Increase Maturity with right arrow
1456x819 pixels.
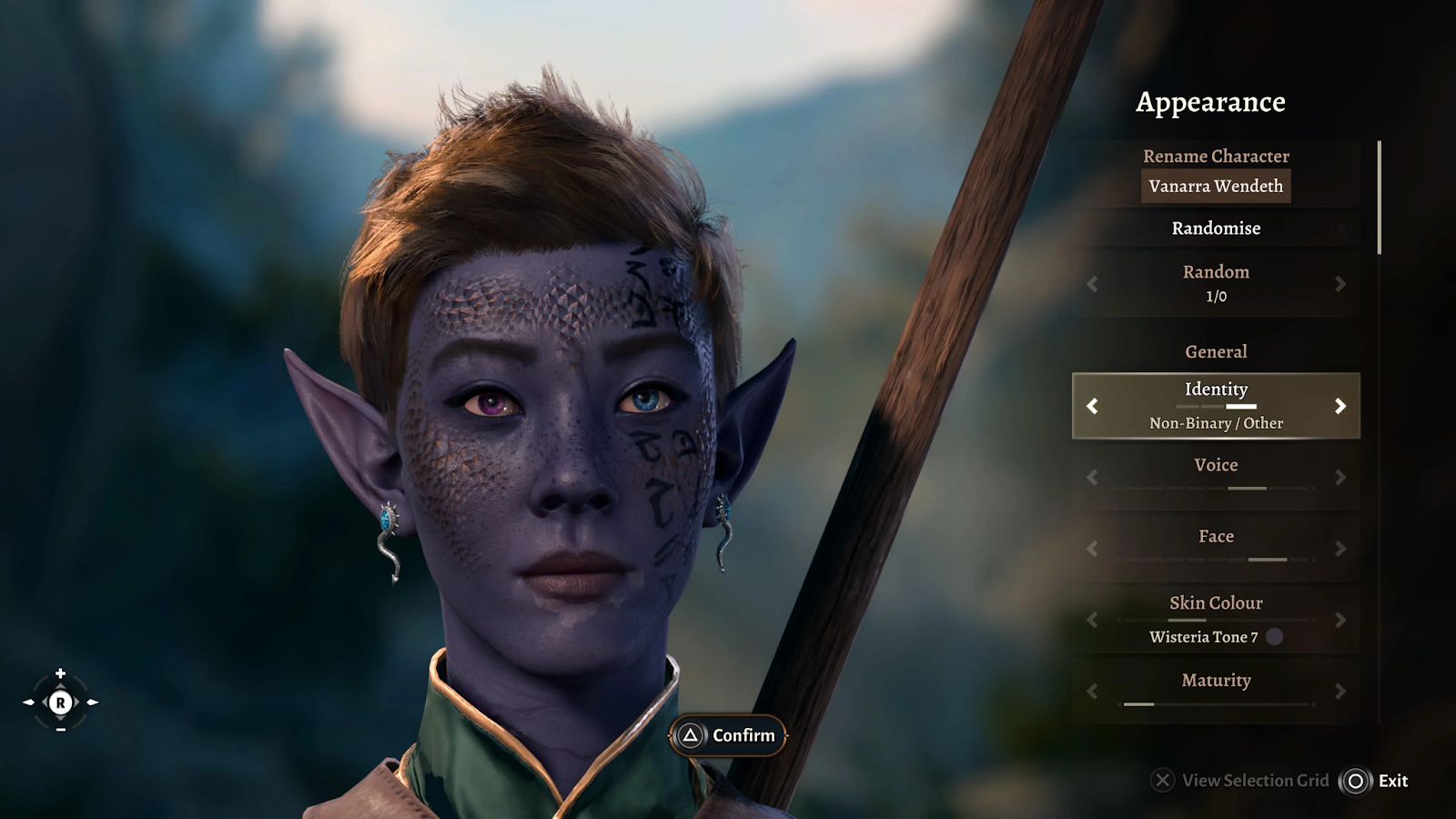click(x=1340, y=692)
